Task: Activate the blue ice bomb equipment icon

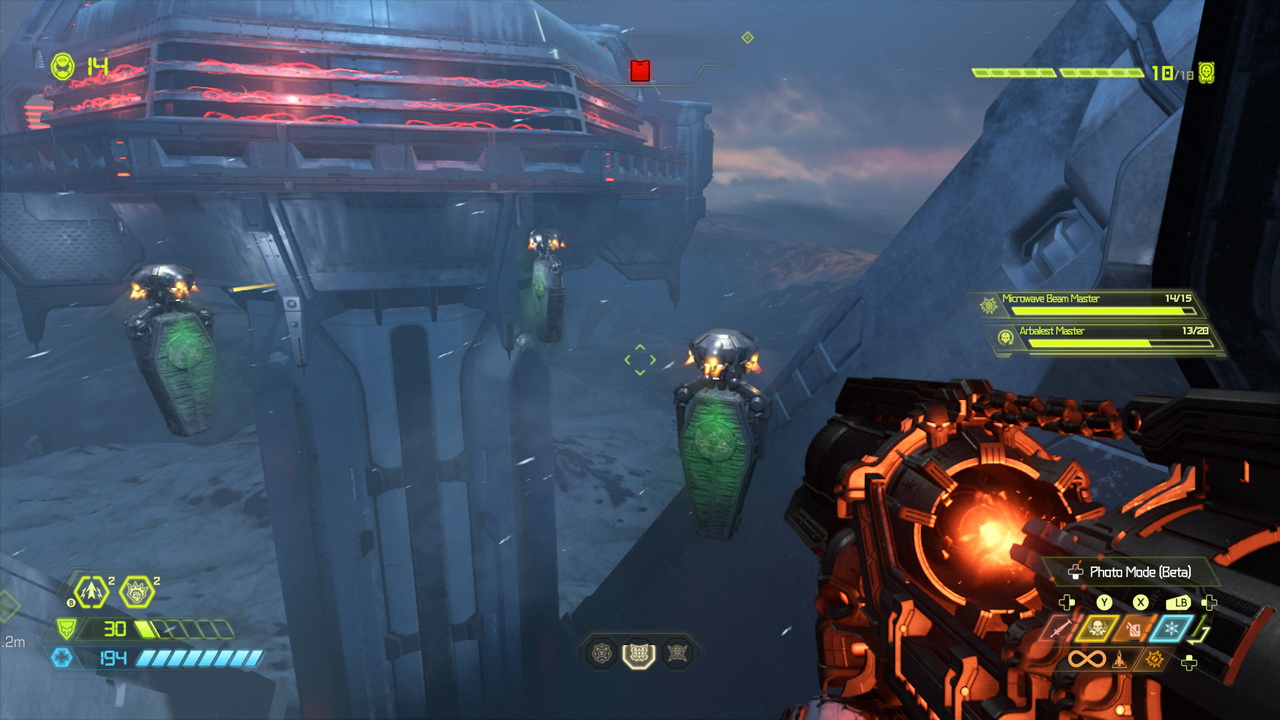Action: pyautogui.click(x=1170, y=629)
